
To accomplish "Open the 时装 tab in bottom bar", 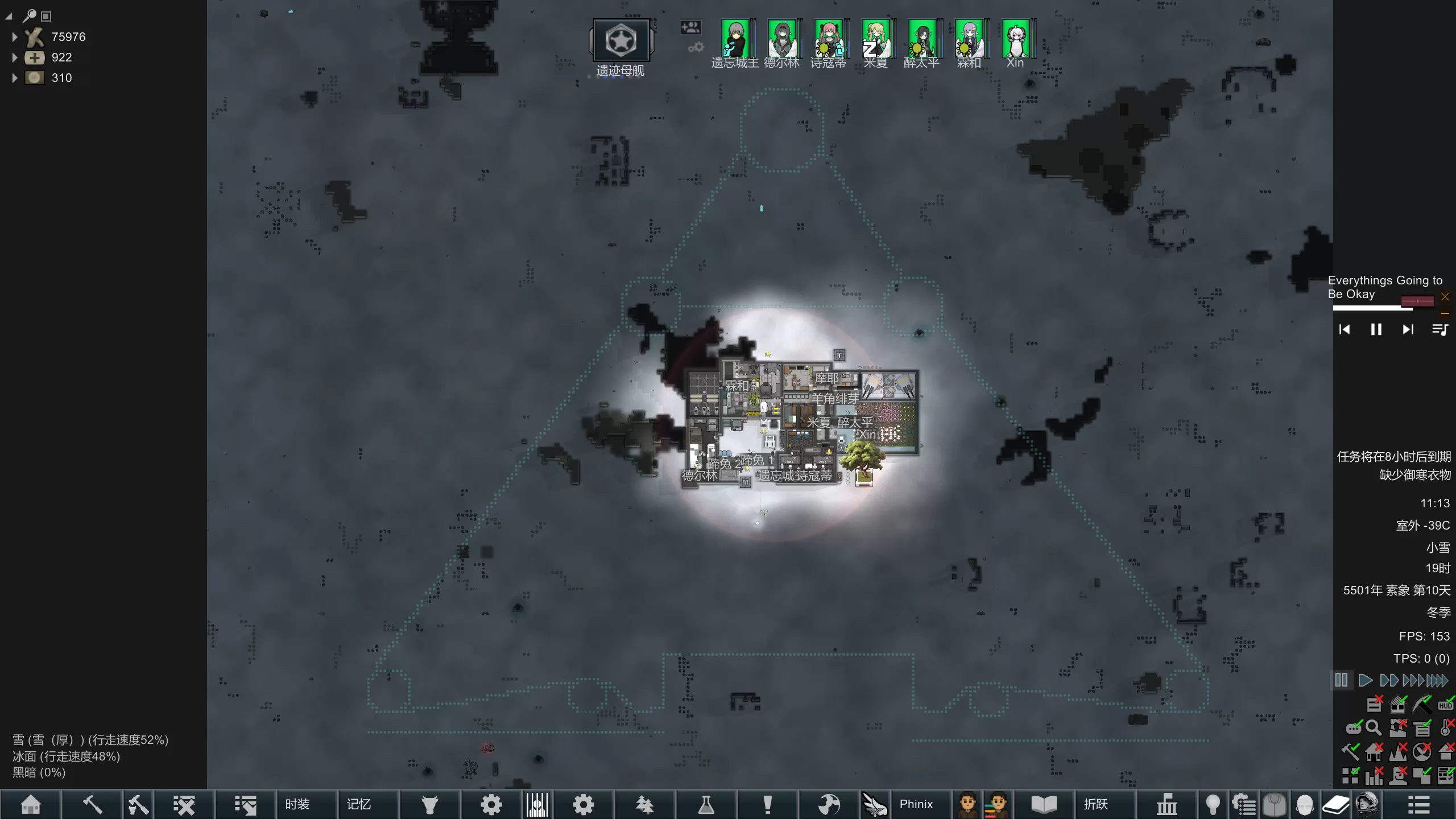I will pos(297,804).
